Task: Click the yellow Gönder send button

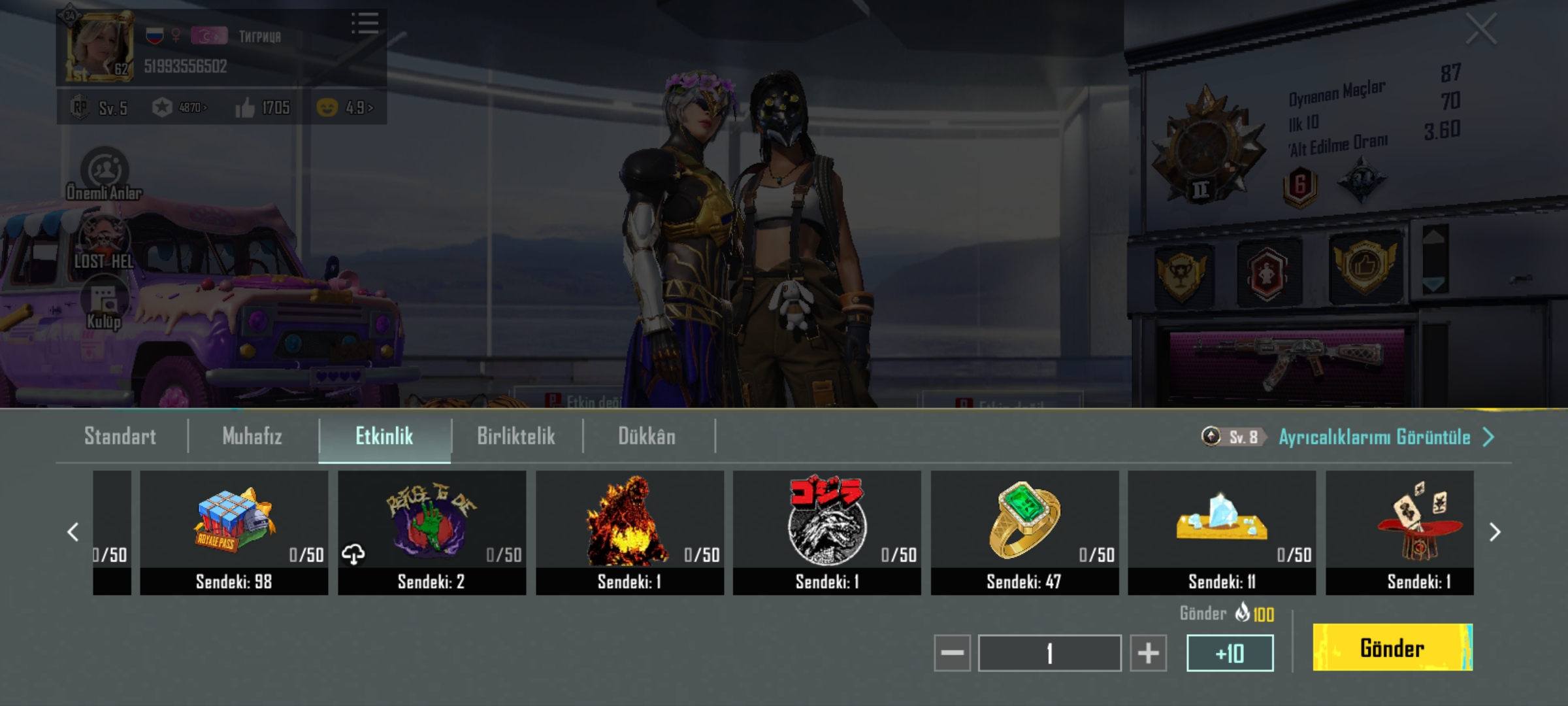Action: 1392,647
